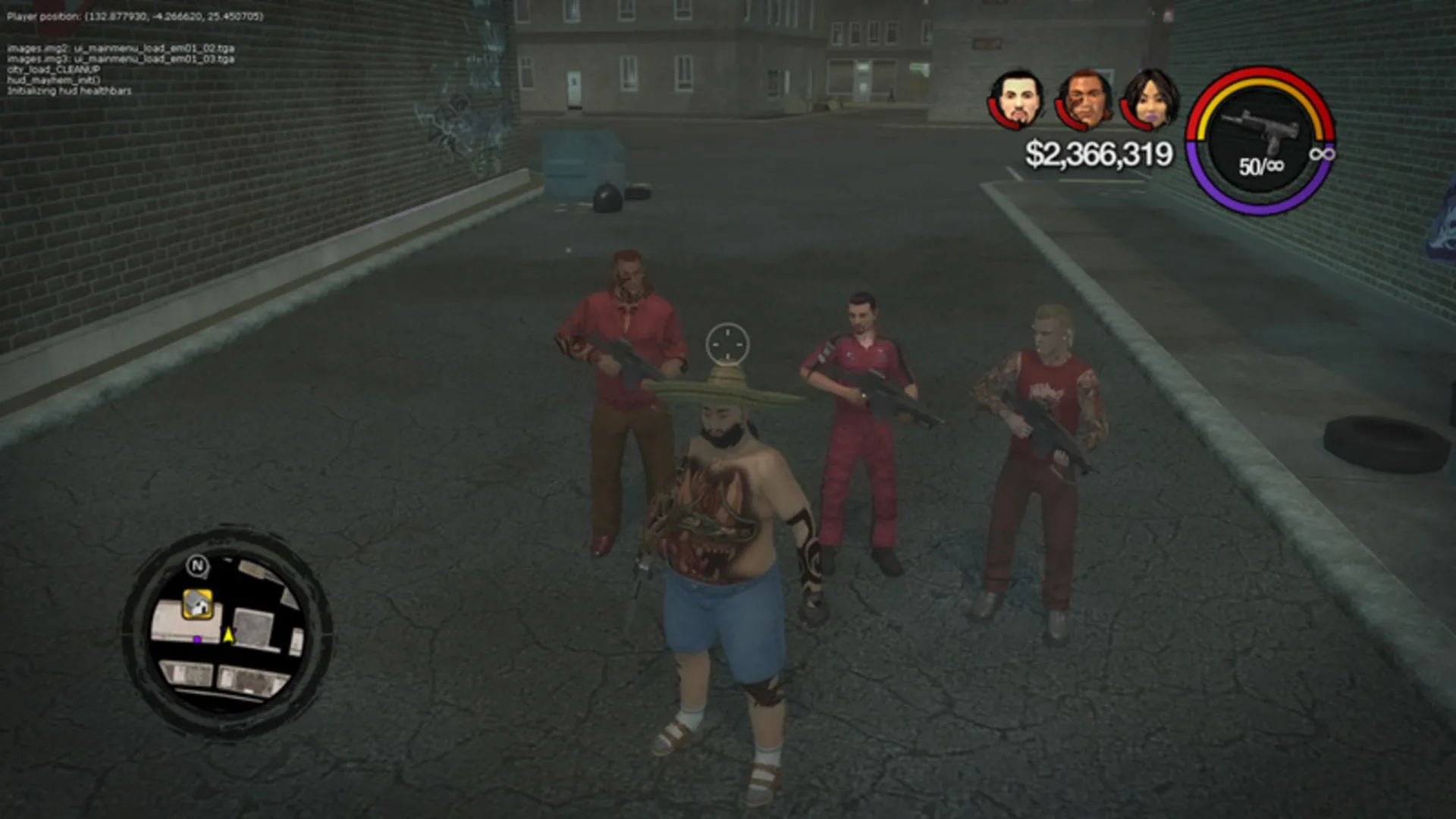Click the SMG weapon icon in the HUD
The height and width of the screenshot is (819, 1456).
pos(1261,126)
